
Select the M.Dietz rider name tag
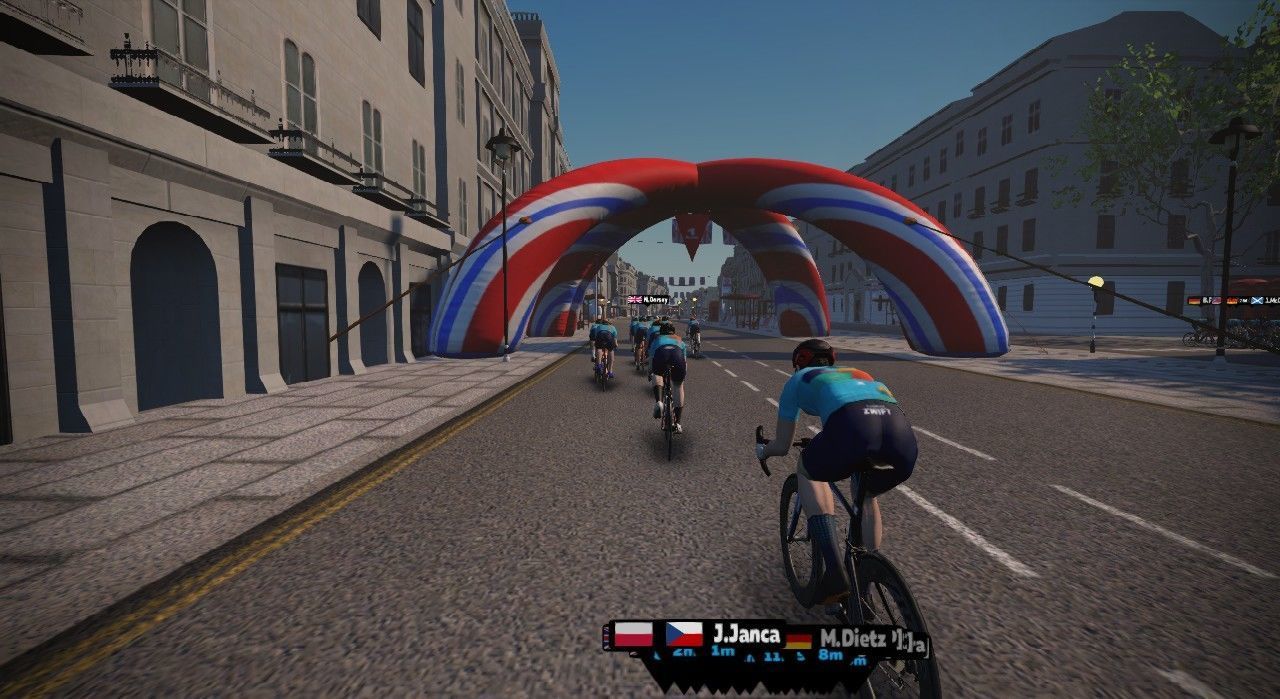coord(852,639)
